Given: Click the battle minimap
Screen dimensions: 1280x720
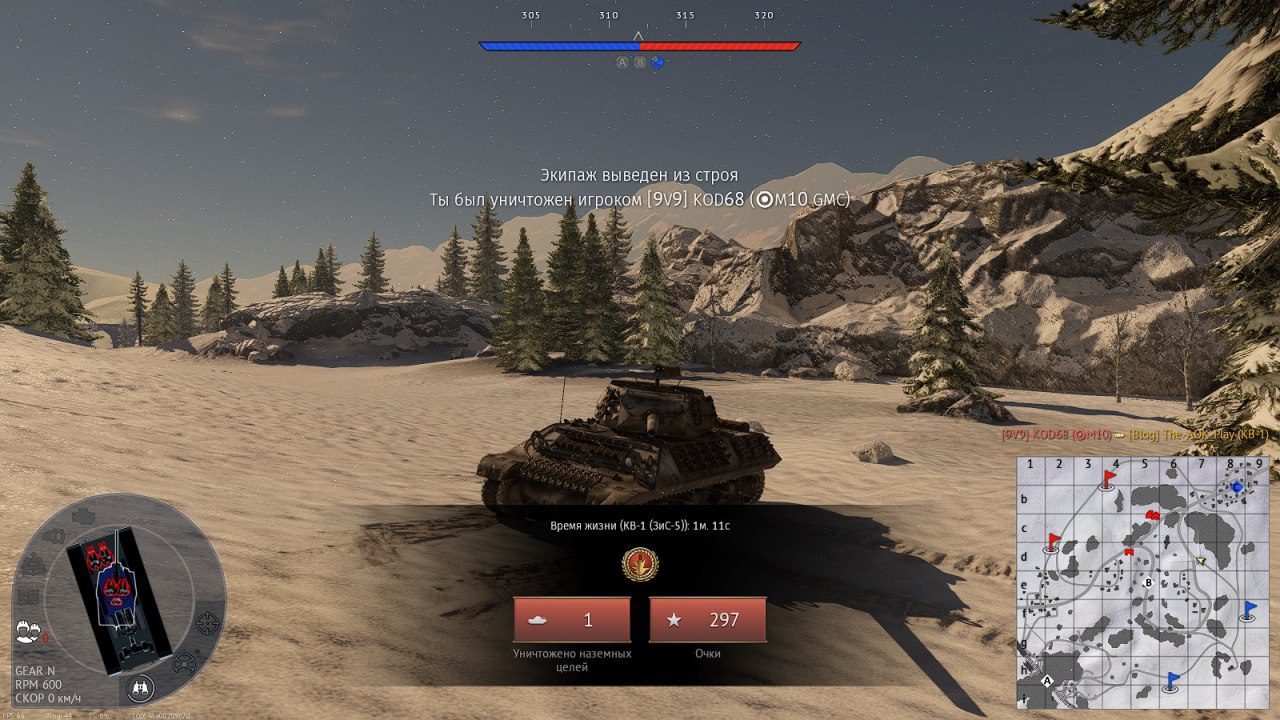Looking at the screenshot, I should click(1144, 582).
